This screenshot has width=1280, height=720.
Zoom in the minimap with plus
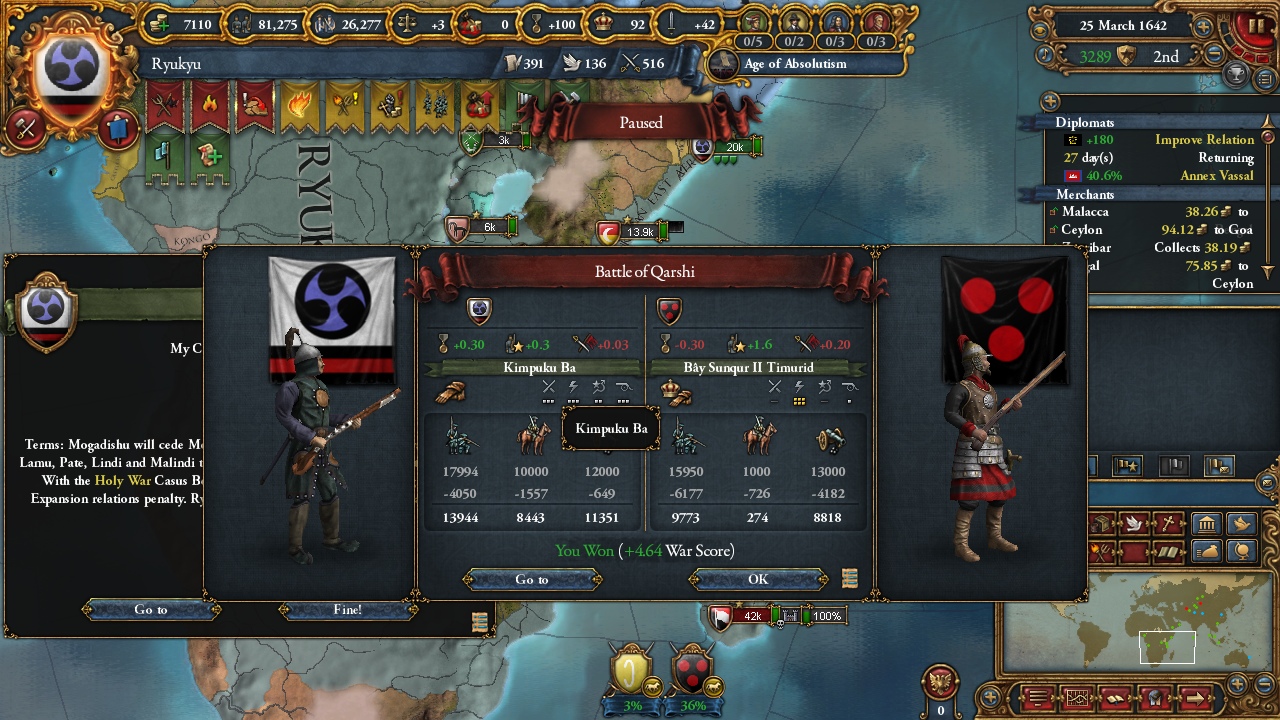pyautogui.click(x=1237, y=685)
